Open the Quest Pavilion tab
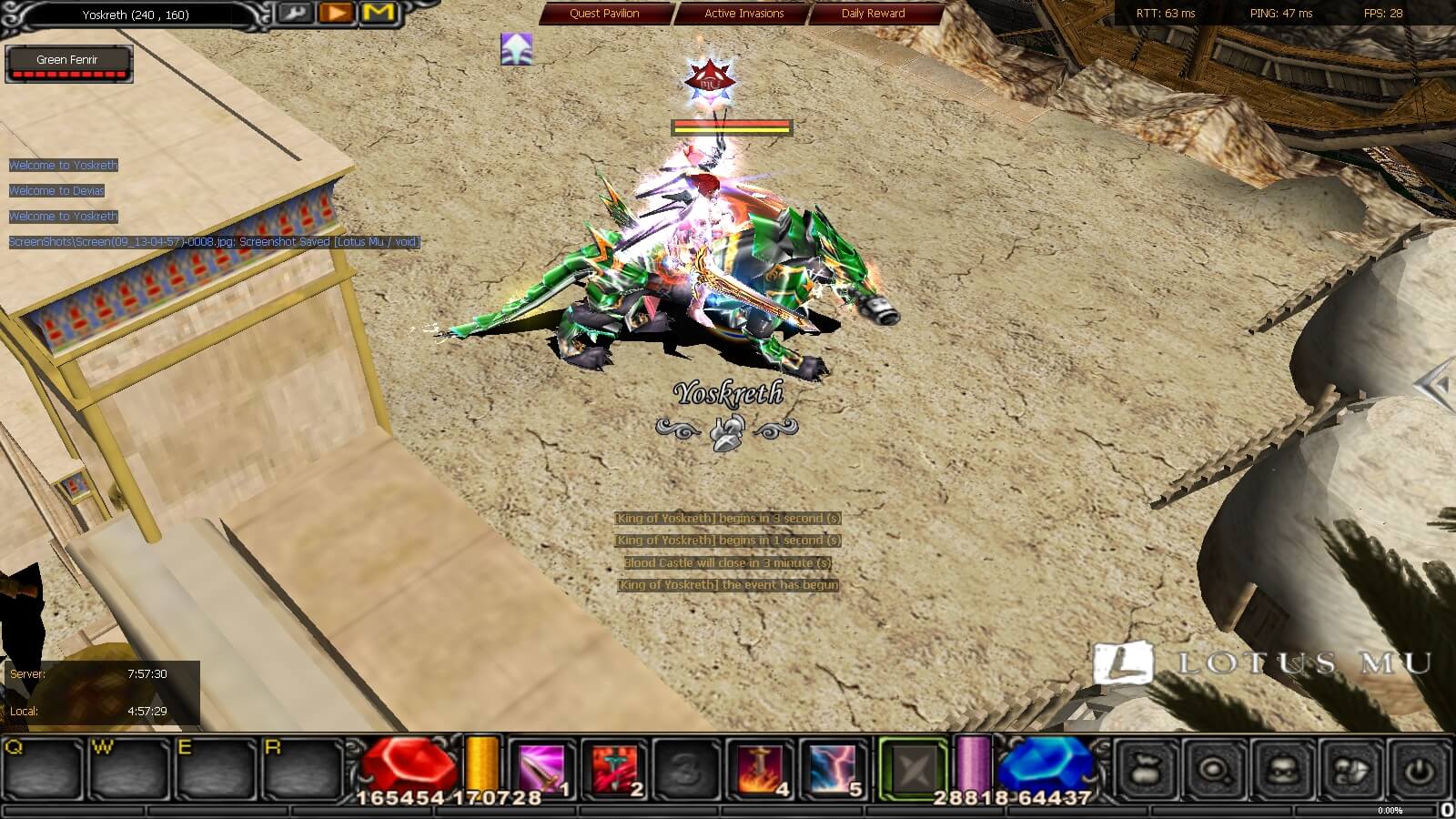The image size is (1456, 819). [603, 14]
